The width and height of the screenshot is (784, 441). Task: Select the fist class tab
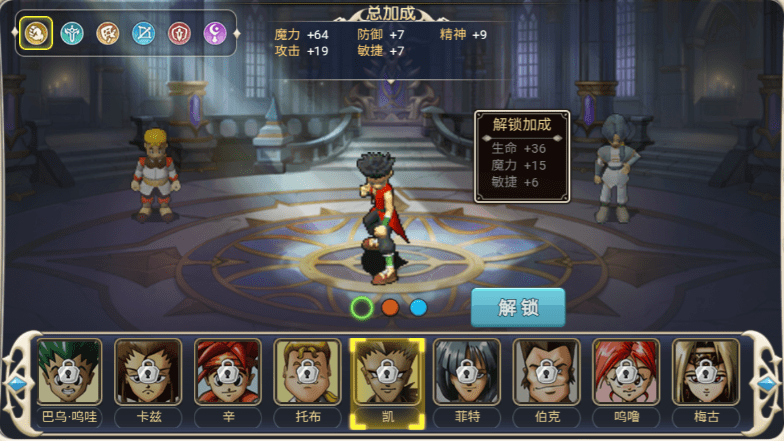pos(36,34)
